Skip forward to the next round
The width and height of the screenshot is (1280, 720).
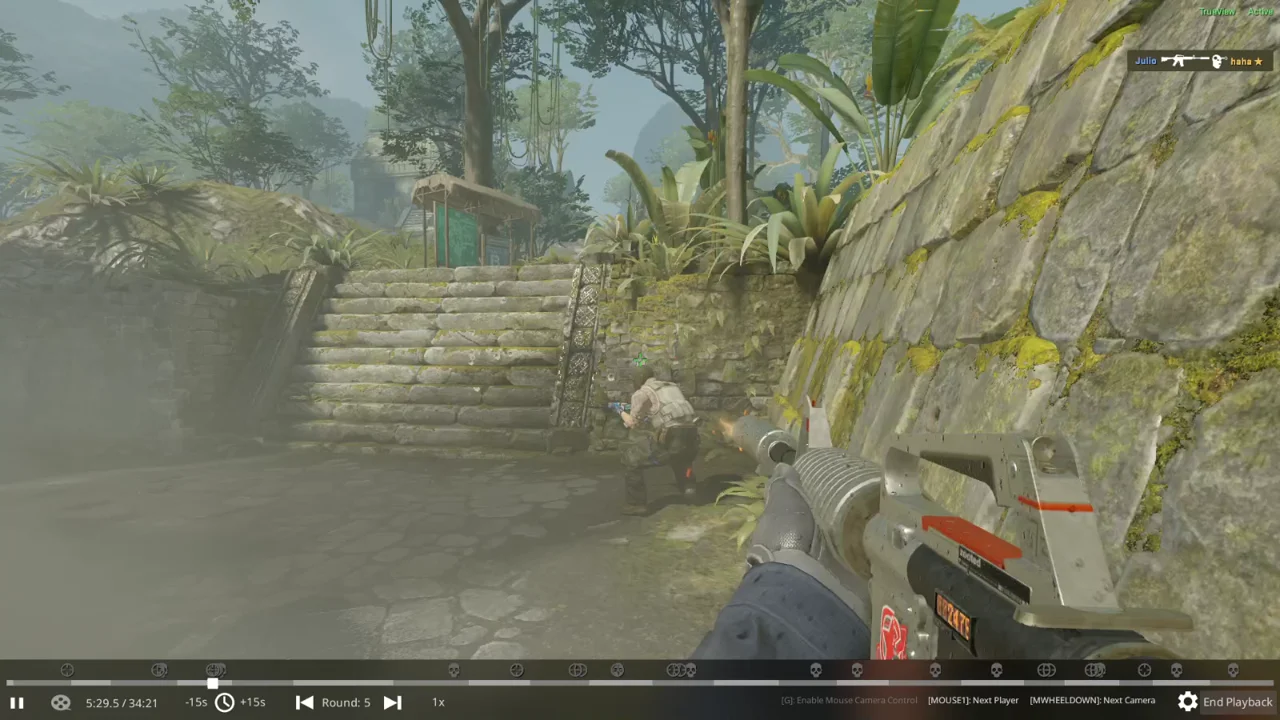392,702
